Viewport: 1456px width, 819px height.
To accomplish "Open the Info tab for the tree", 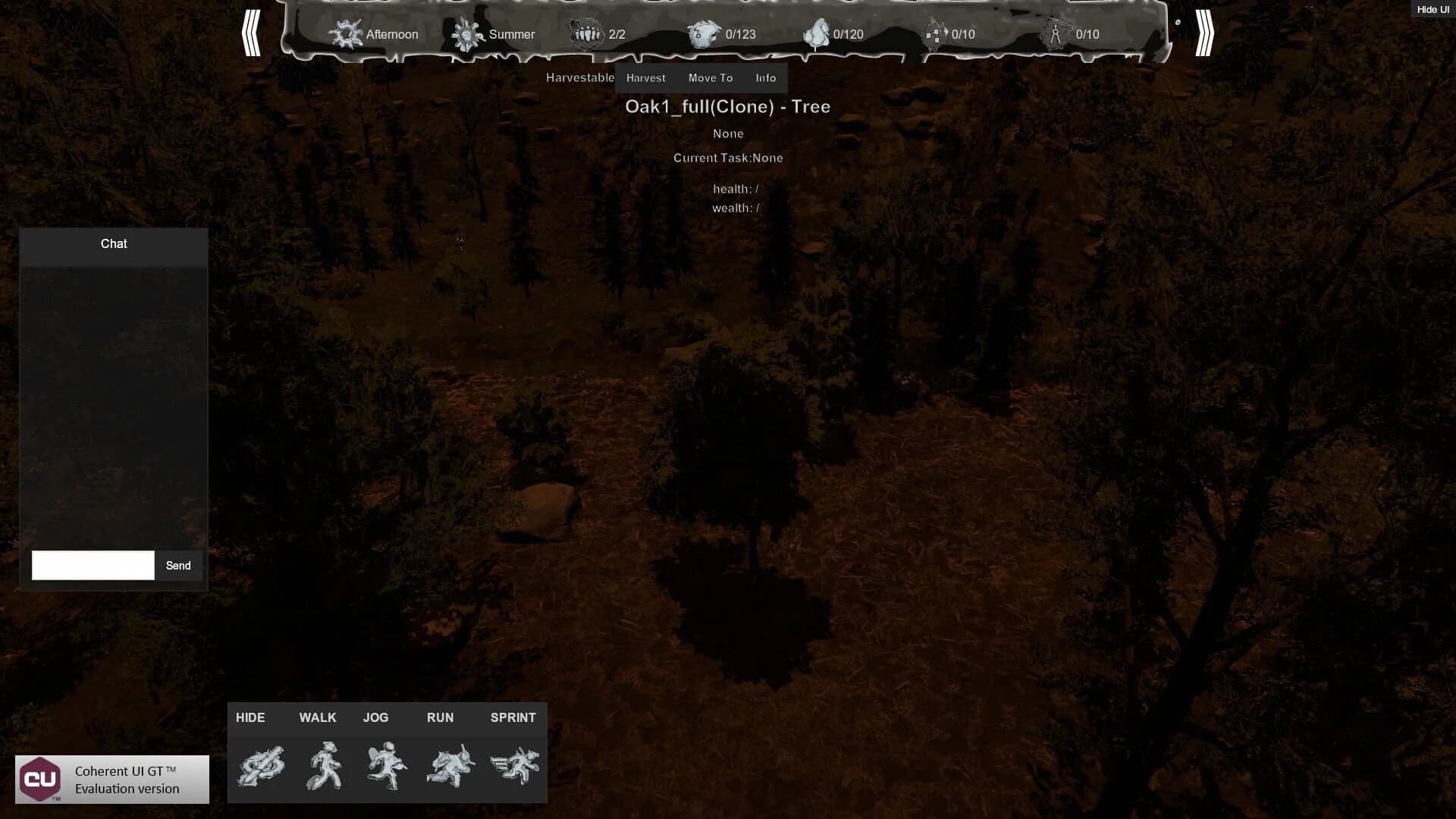I will click(x=765, y=77).
